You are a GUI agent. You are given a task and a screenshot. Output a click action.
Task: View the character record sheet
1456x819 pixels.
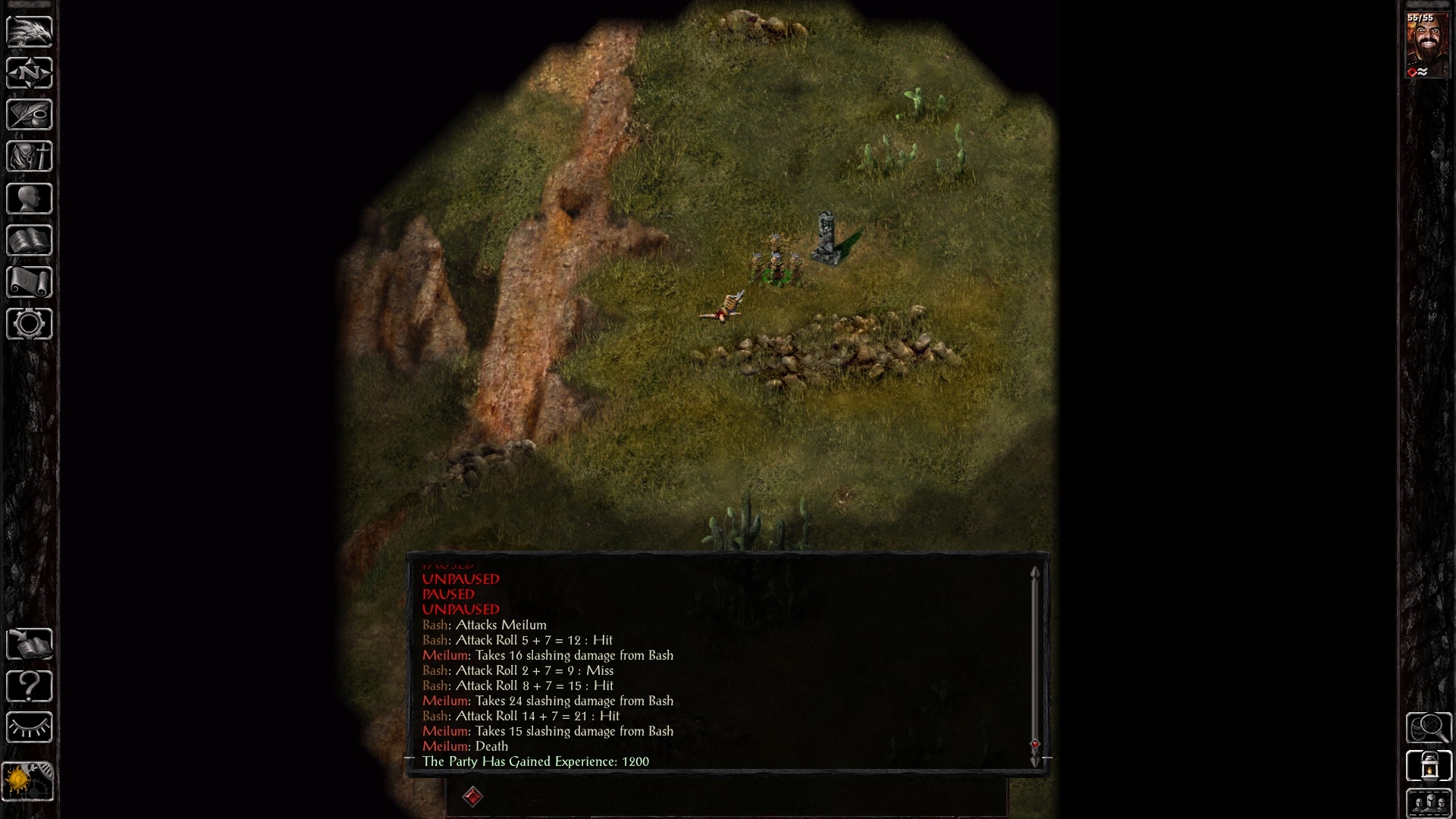(30, 198)
